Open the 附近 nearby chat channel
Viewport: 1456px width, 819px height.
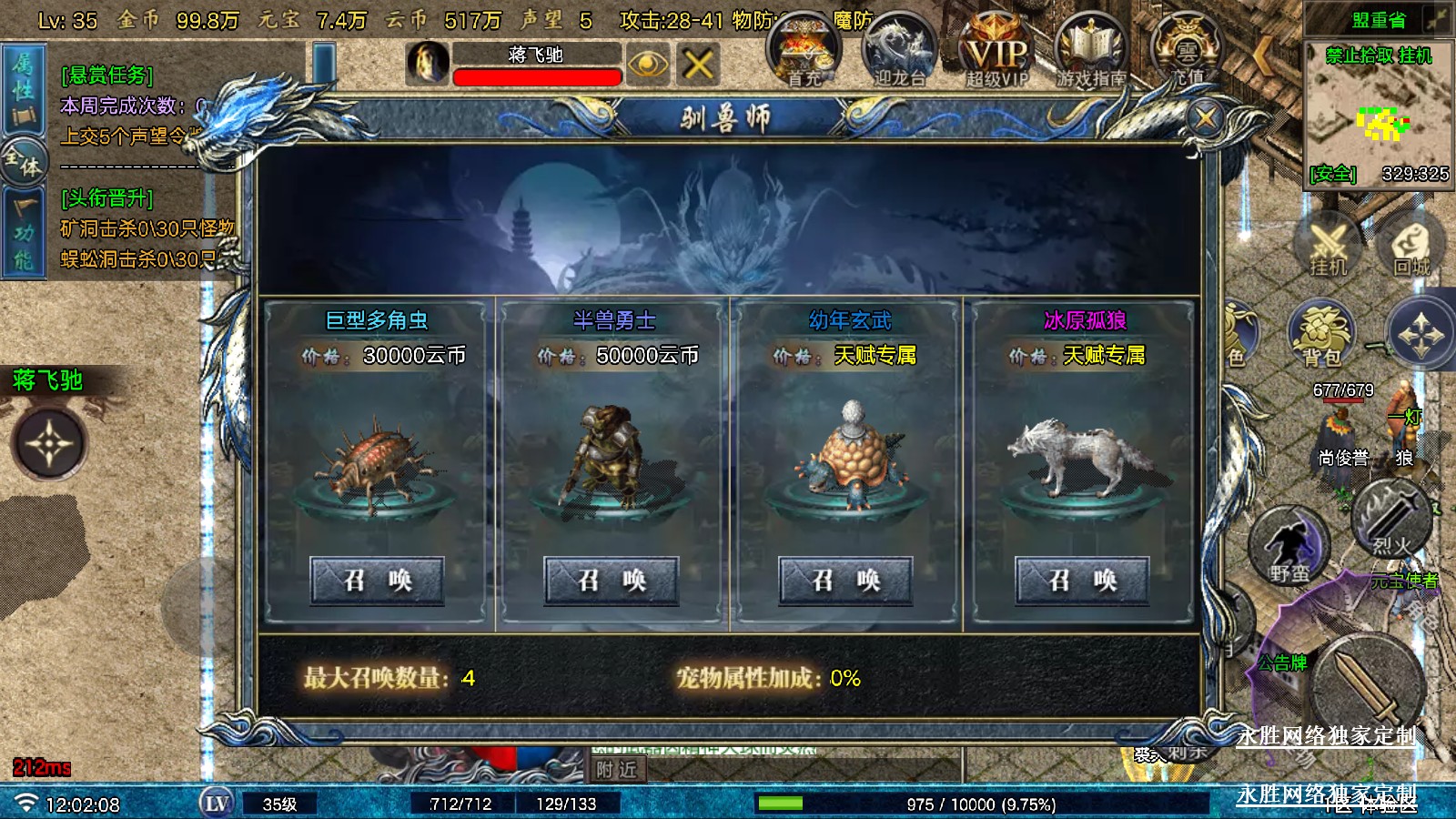click(x=617, y=770)
